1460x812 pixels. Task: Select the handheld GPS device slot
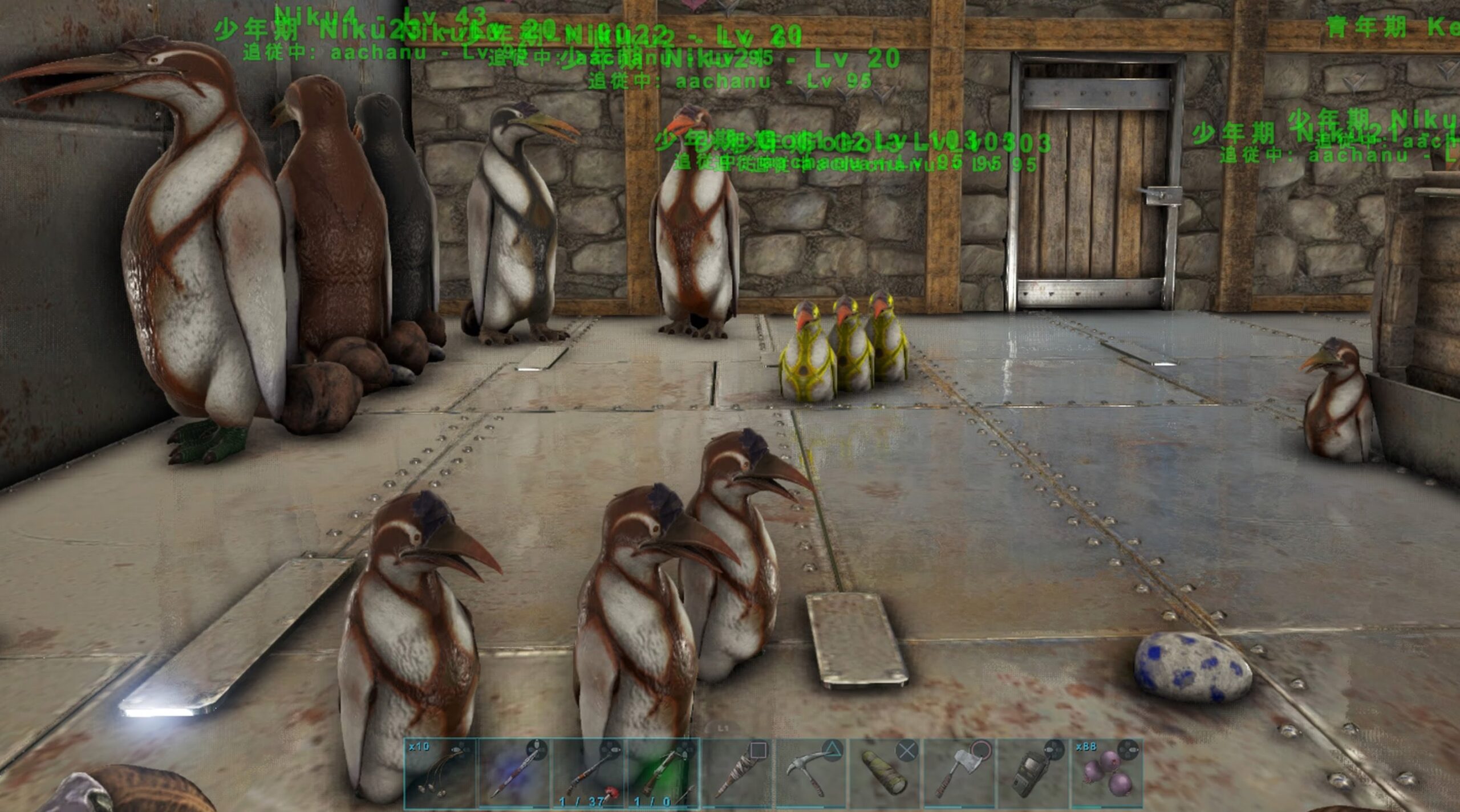1033,773
